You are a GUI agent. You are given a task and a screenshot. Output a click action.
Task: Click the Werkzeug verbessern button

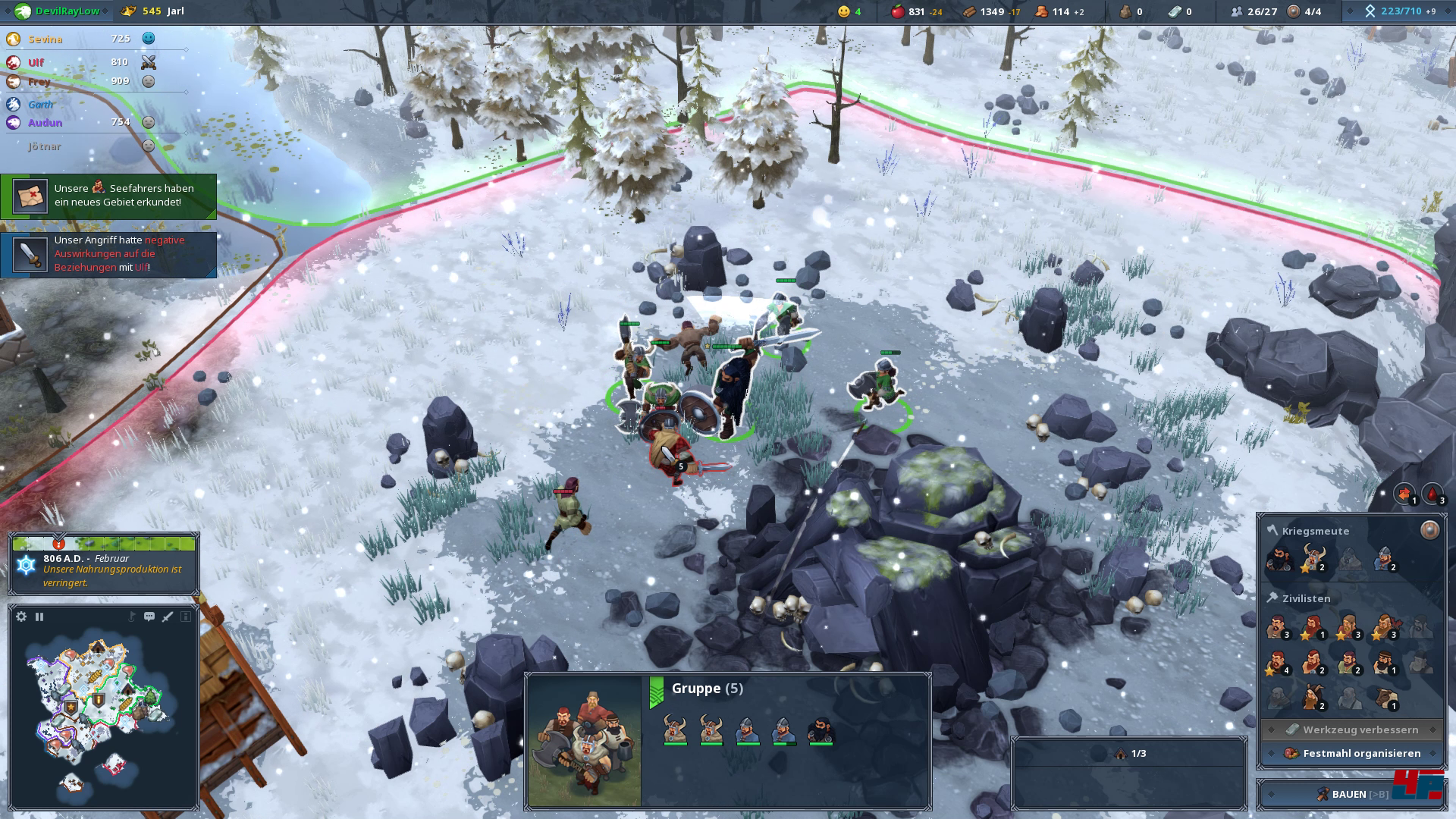point(1352,730)
